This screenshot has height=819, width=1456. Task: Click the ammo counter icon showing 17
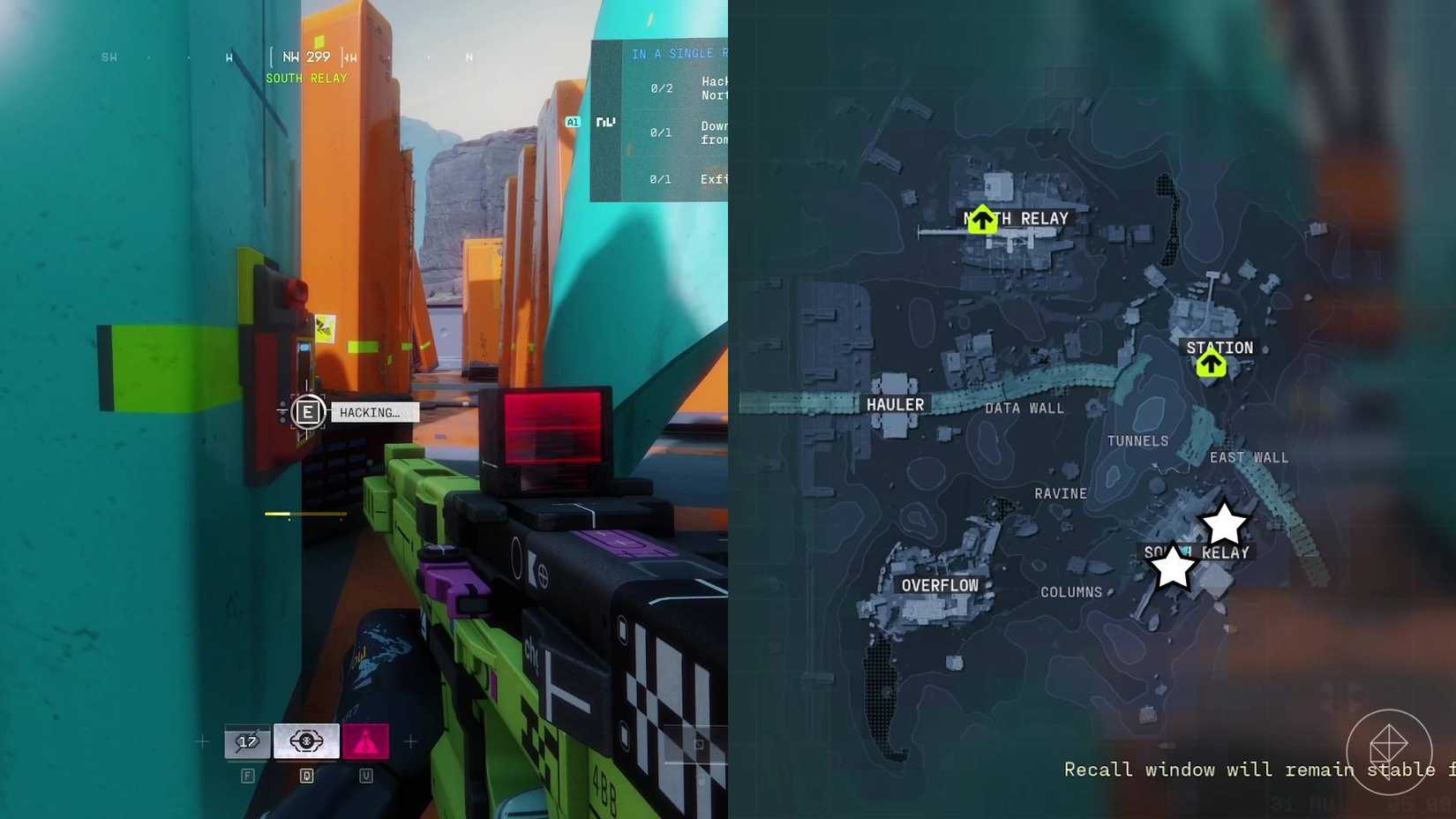(x=247, y=741)
